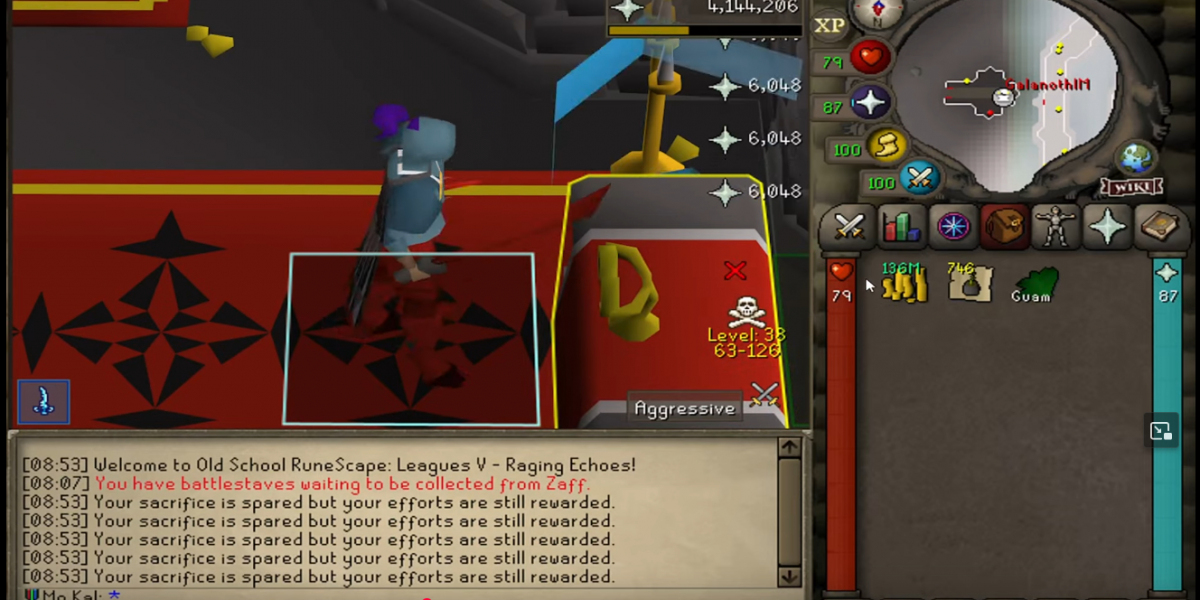Open the world map globe
This screenshot has width=1200, height=600.
pyautogui.click(x=1136, y=158)
